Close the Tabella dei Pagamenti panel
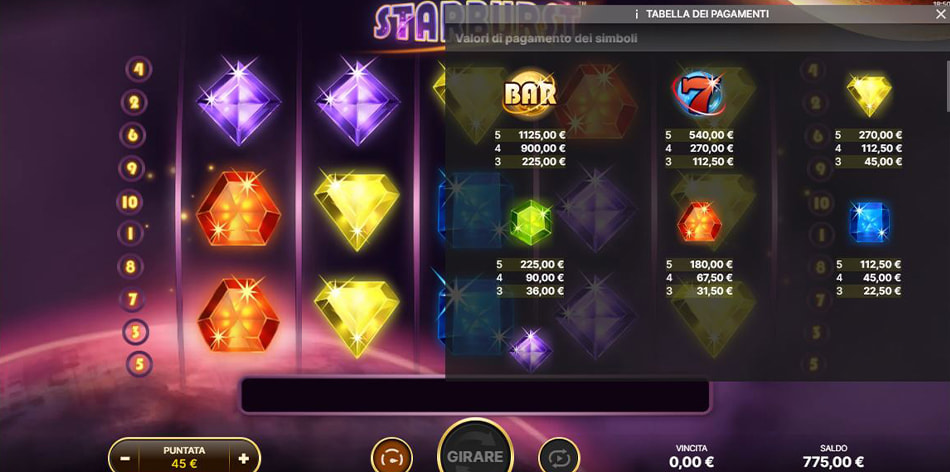 940,14
